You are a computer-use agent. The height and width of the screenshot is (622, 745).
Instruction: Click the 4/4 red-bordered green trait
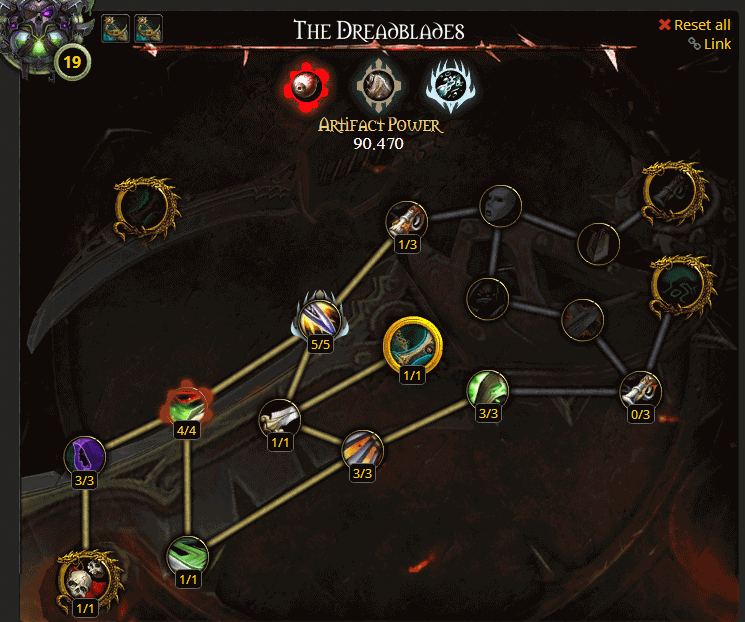(x=187, y=405)
